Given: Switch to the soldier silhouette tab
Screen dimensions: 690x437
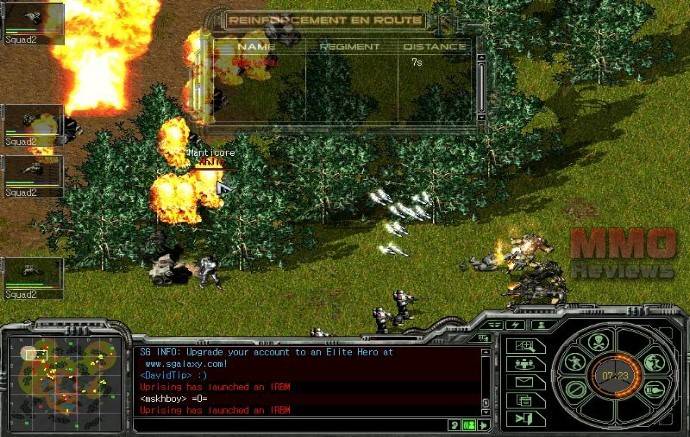Looking at the screenshot, I should tap(540, 325).
